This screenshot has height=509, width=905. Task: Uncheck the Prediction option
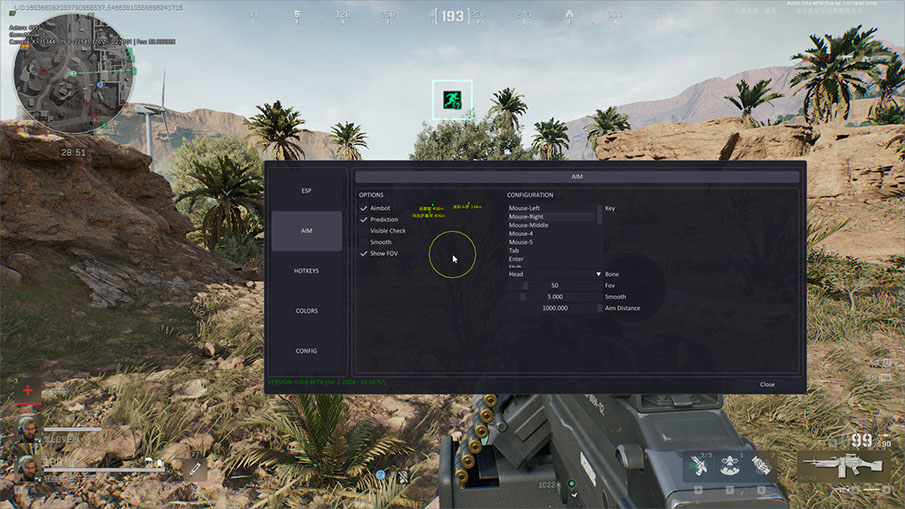(x=364, y=219)
